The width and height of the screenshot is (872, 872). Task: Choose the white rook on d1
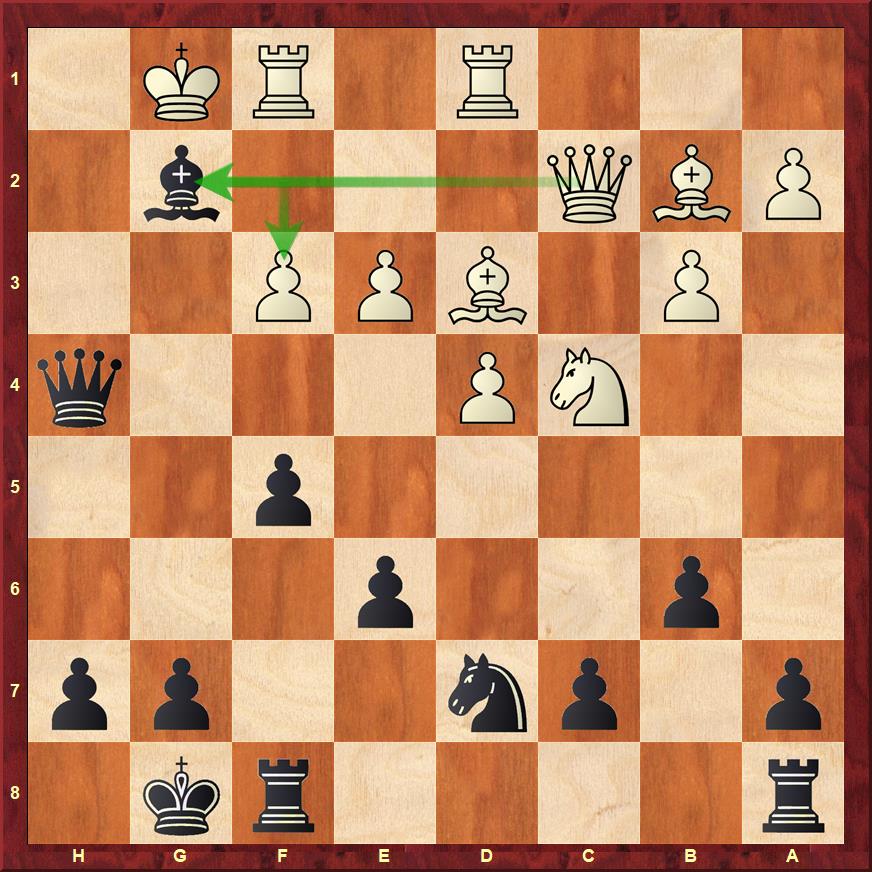487,79
